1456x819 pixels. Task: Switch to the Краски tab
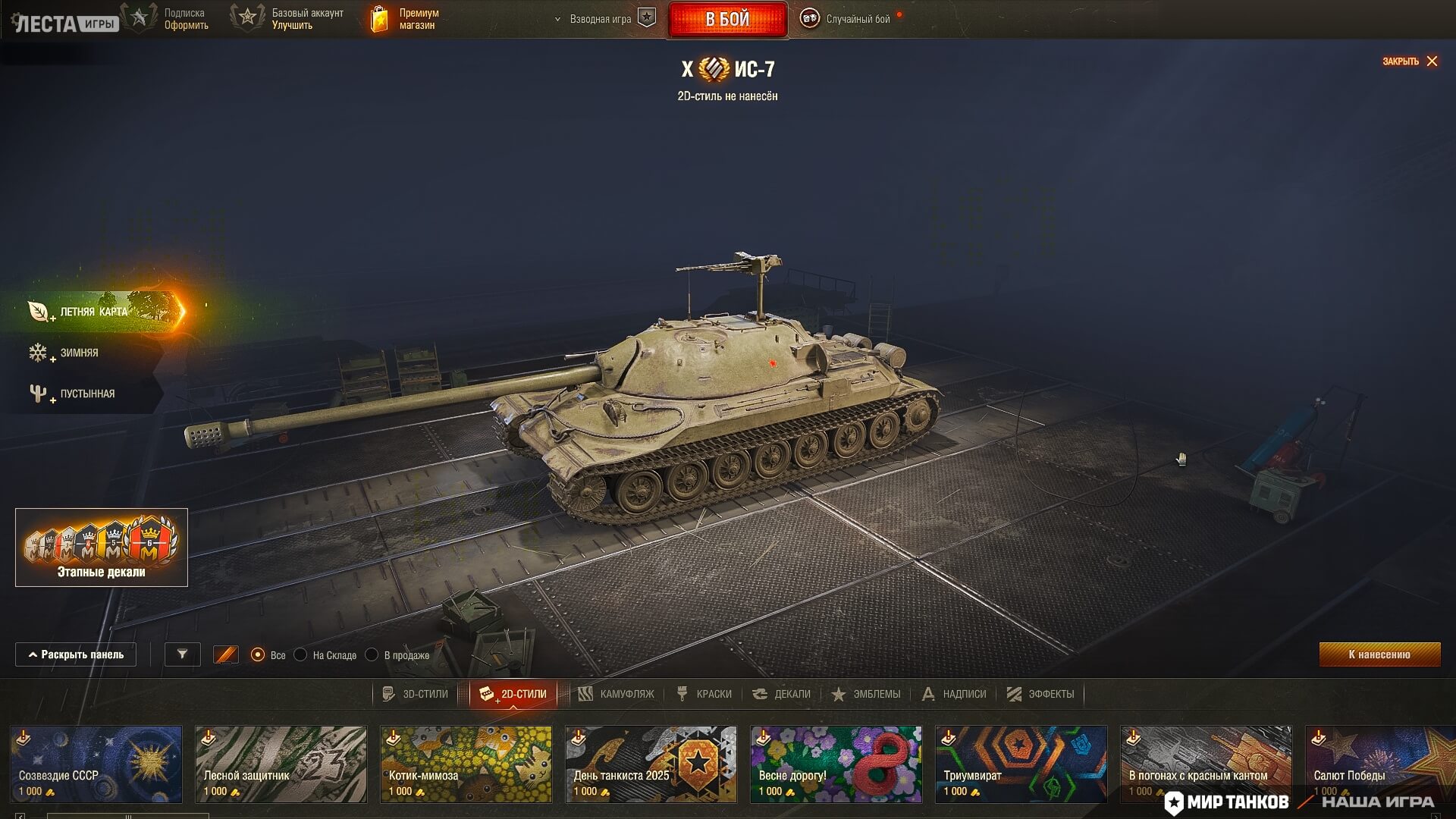[x=704, y=694]
